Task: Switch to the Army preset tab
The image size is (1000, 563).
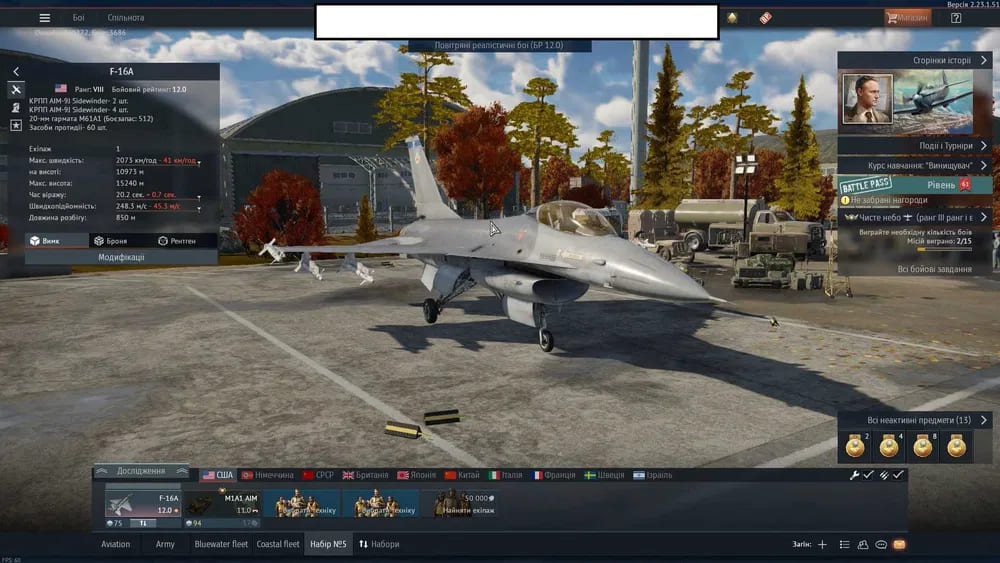Action: click(165, 544)
